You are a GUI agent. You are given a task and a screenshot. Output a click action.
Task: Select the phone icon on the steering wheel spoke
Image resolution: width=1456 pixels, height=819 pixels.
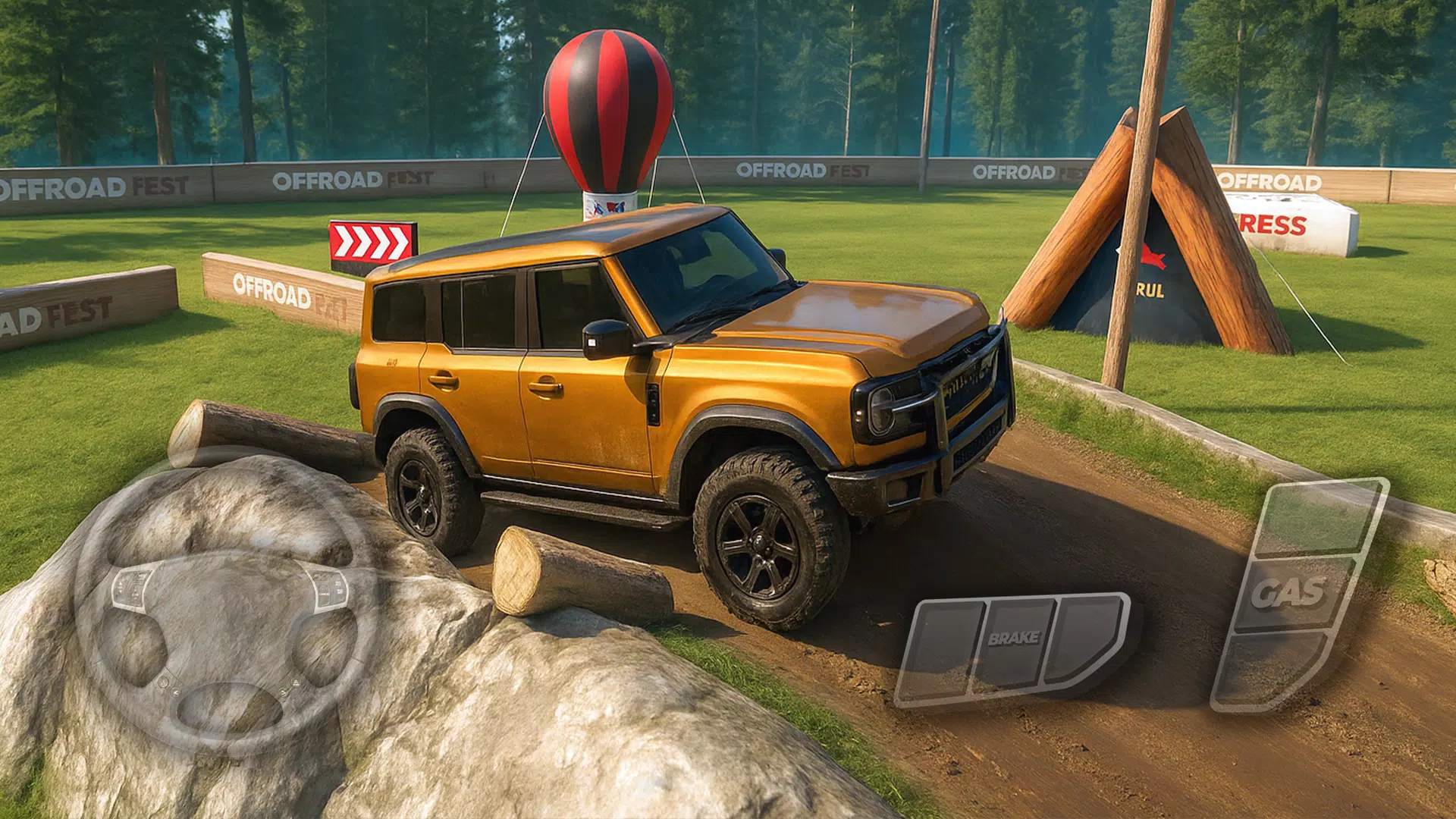point(164,682)
